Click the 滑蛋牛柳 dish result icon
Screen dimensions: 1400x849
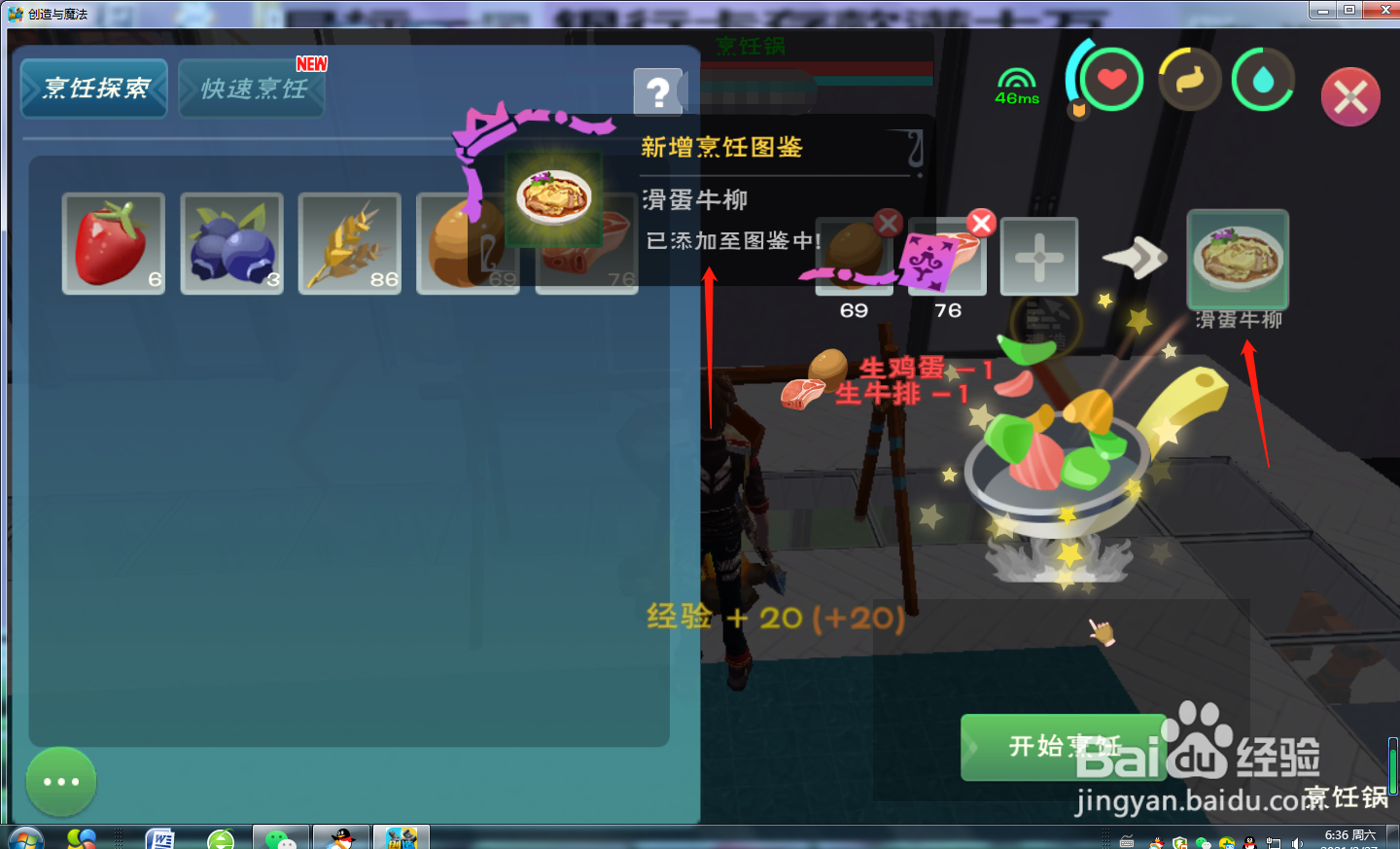(1237, 258)
